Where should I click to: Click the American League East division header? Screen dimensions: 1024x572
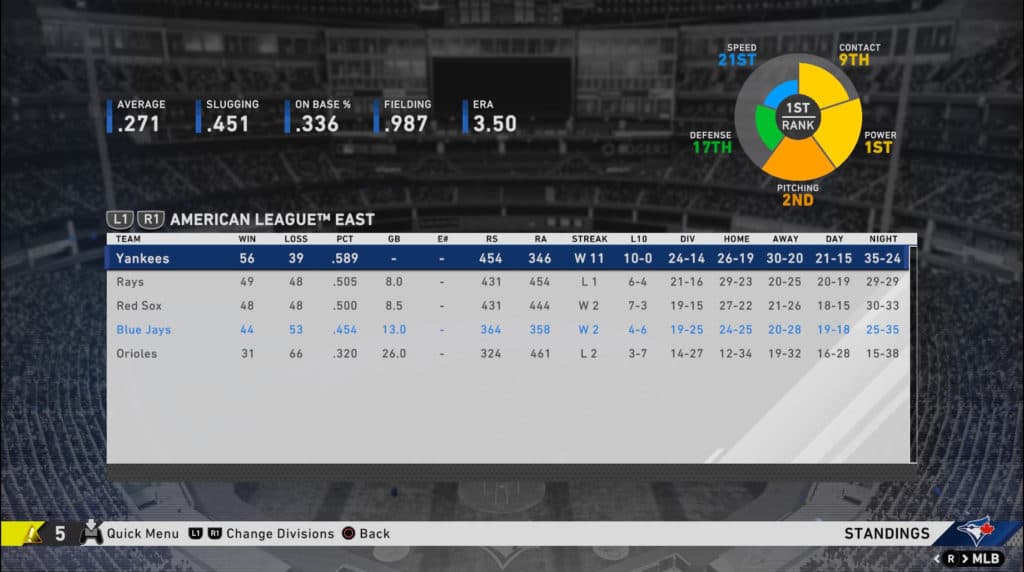[272, 219]
